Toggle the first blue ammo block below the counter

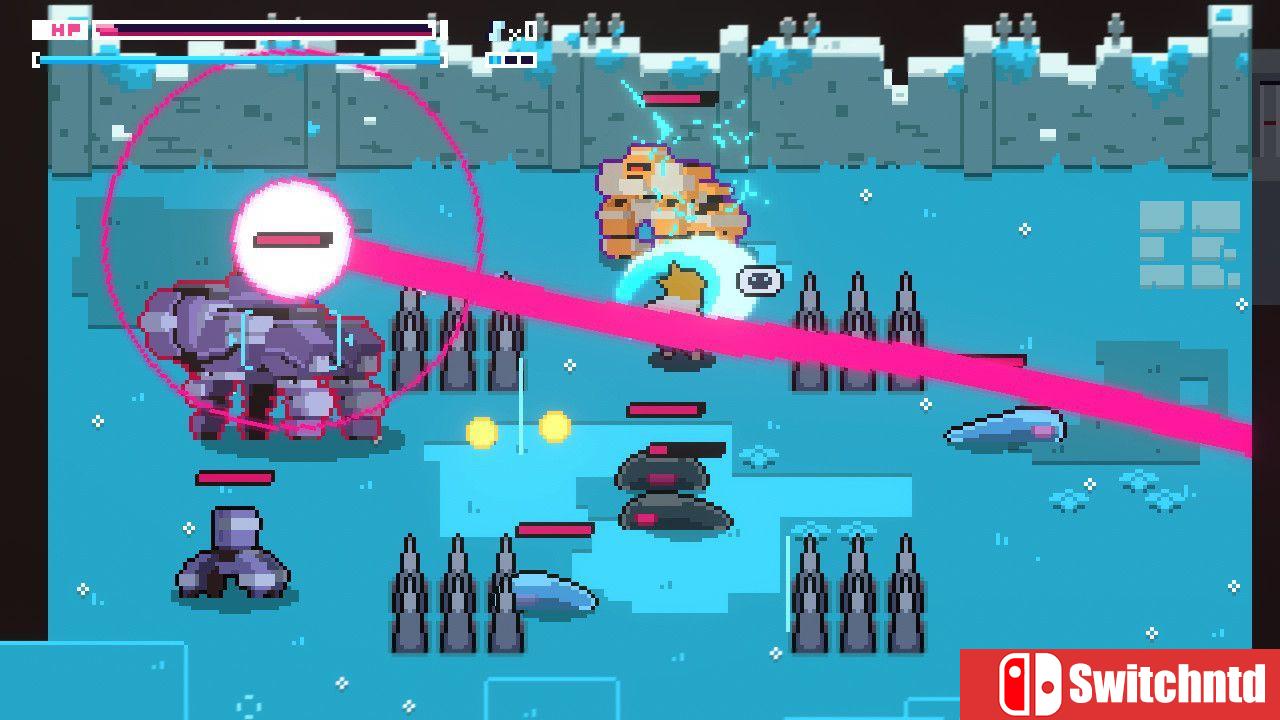click(495, 58)
